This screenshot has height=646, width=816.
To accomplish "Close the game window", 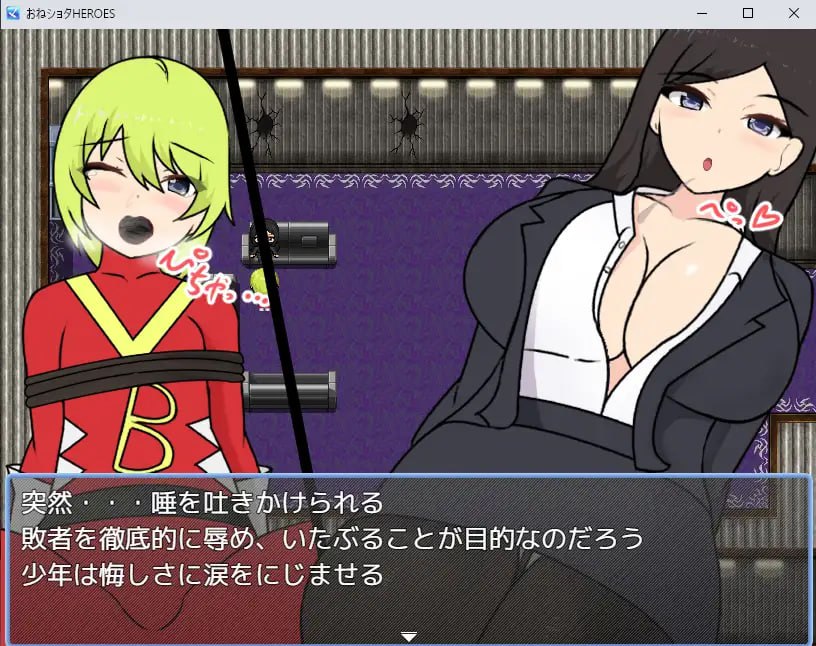I will (794, 13).
